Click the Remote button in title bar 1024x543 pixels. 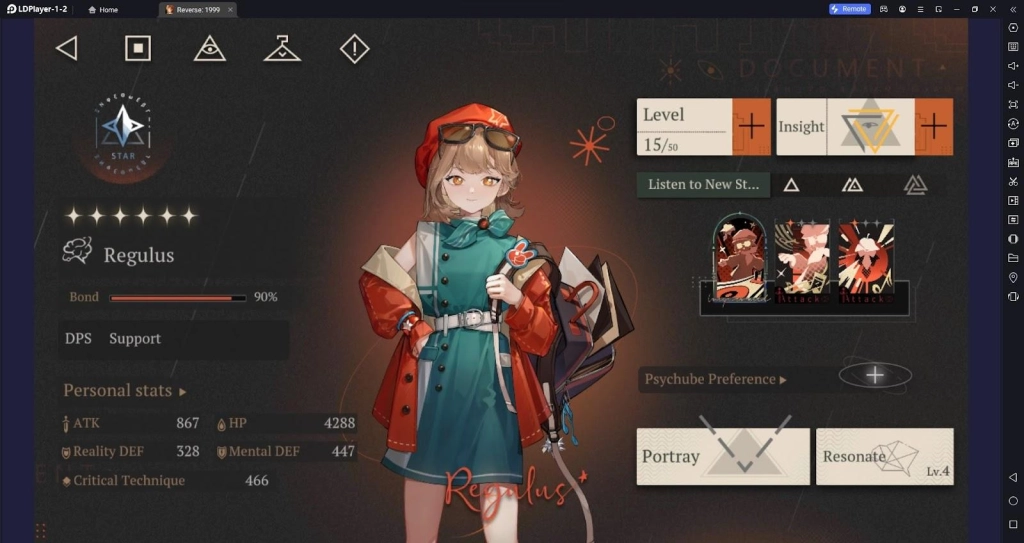click(849, 9)
